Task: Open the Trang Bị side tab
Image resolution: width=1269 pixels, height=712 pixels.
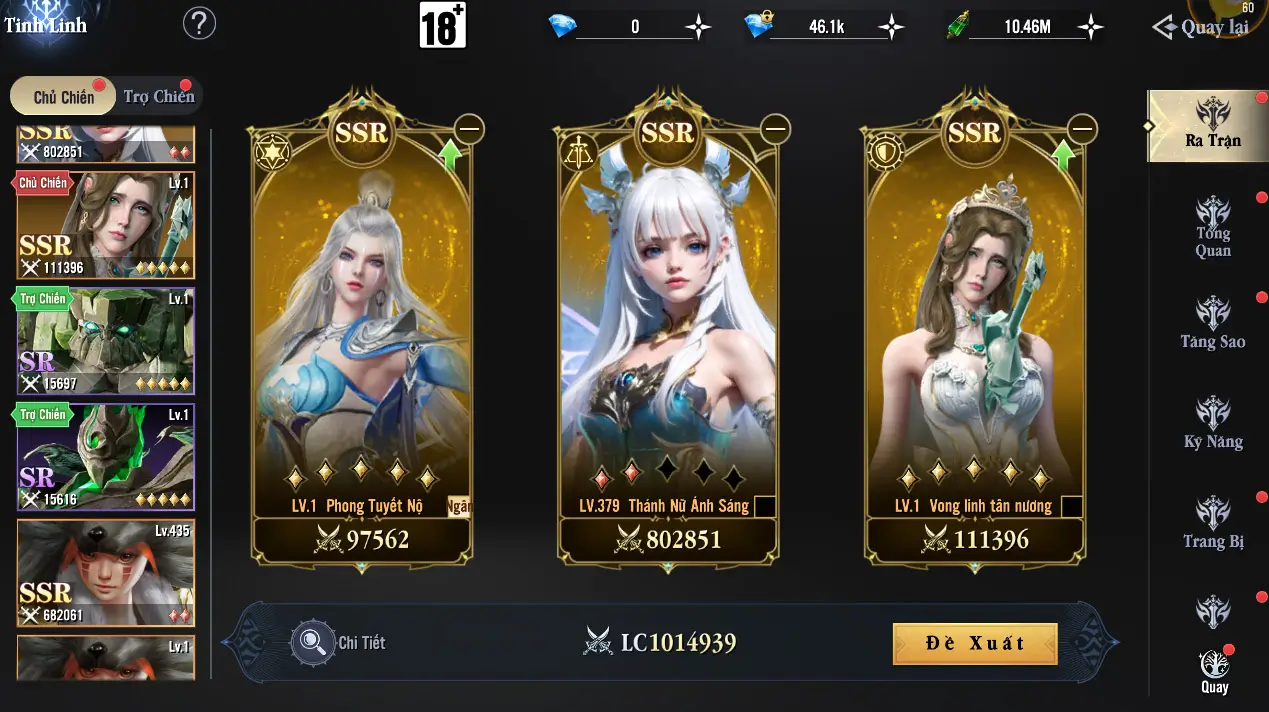Action: (x=1212, y=524)
